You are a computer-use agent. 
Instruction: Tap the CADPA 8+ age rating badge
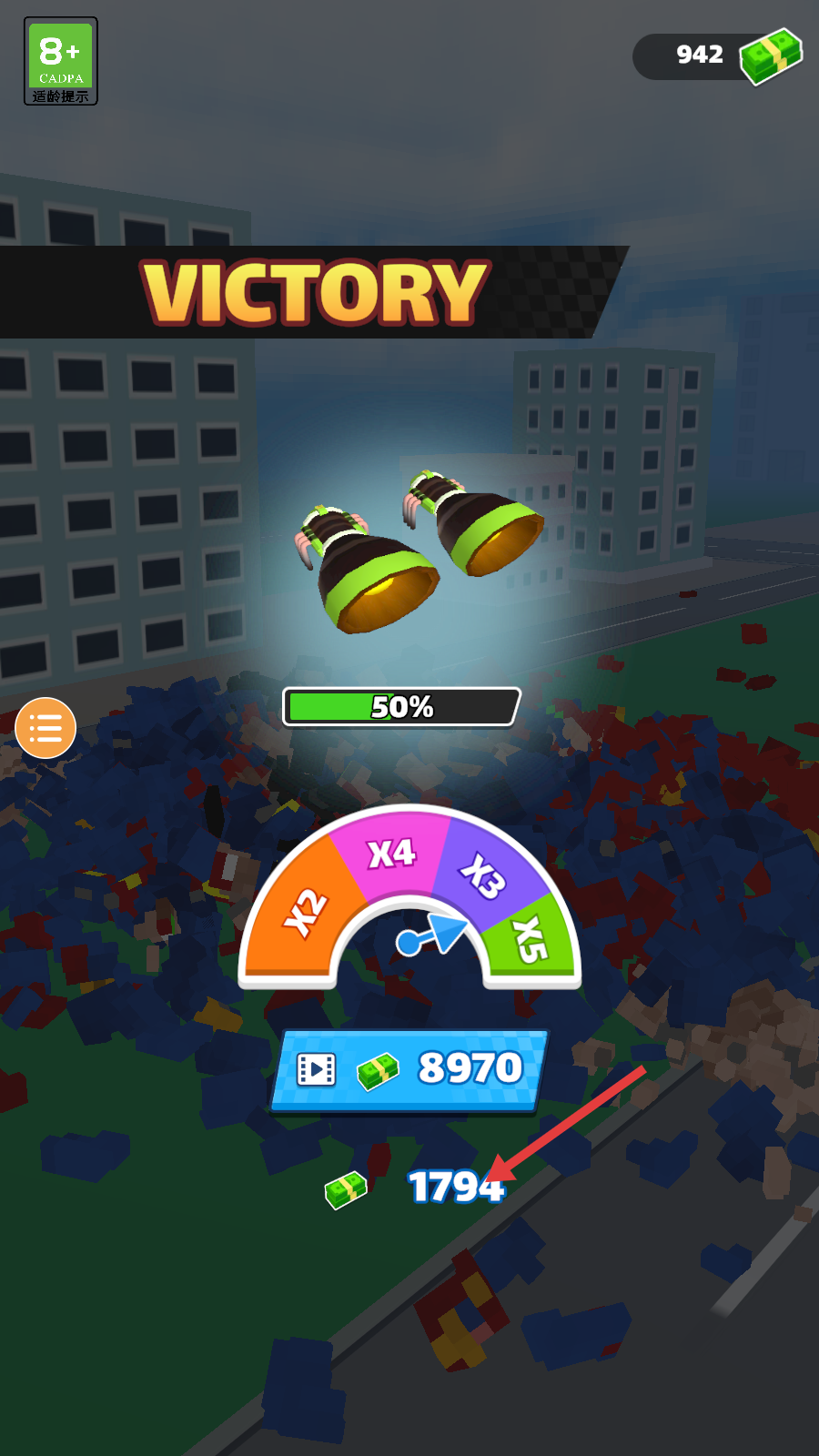61,61
